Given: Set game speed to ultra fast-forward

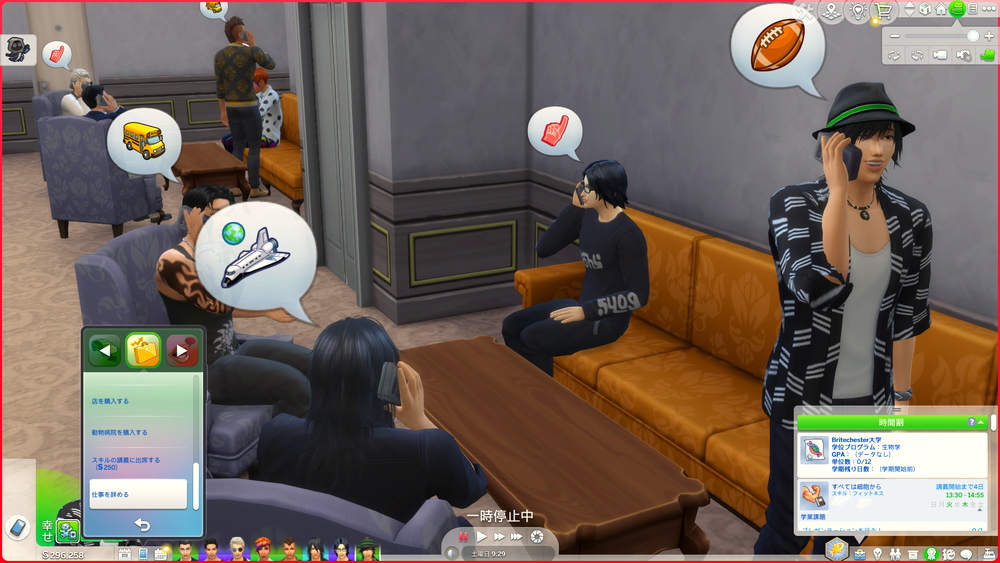Looking at the screenshot, I should (x=517, y=537).
